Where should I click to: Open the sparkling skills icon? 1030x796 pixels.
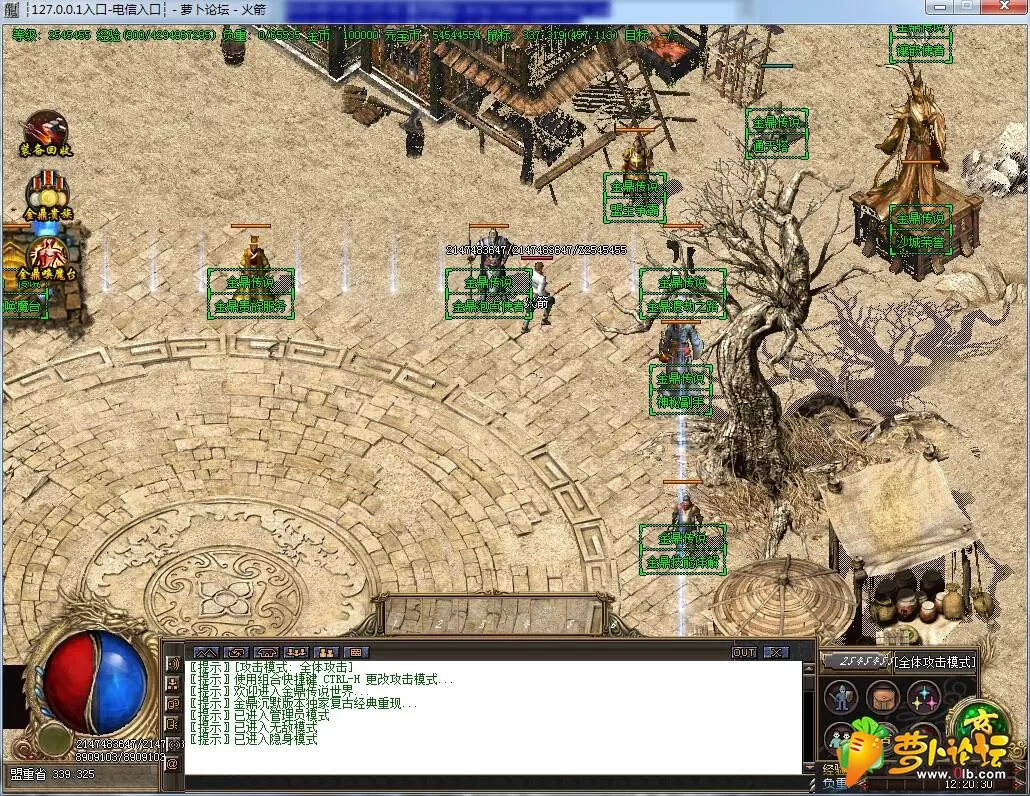click(924, 696)
